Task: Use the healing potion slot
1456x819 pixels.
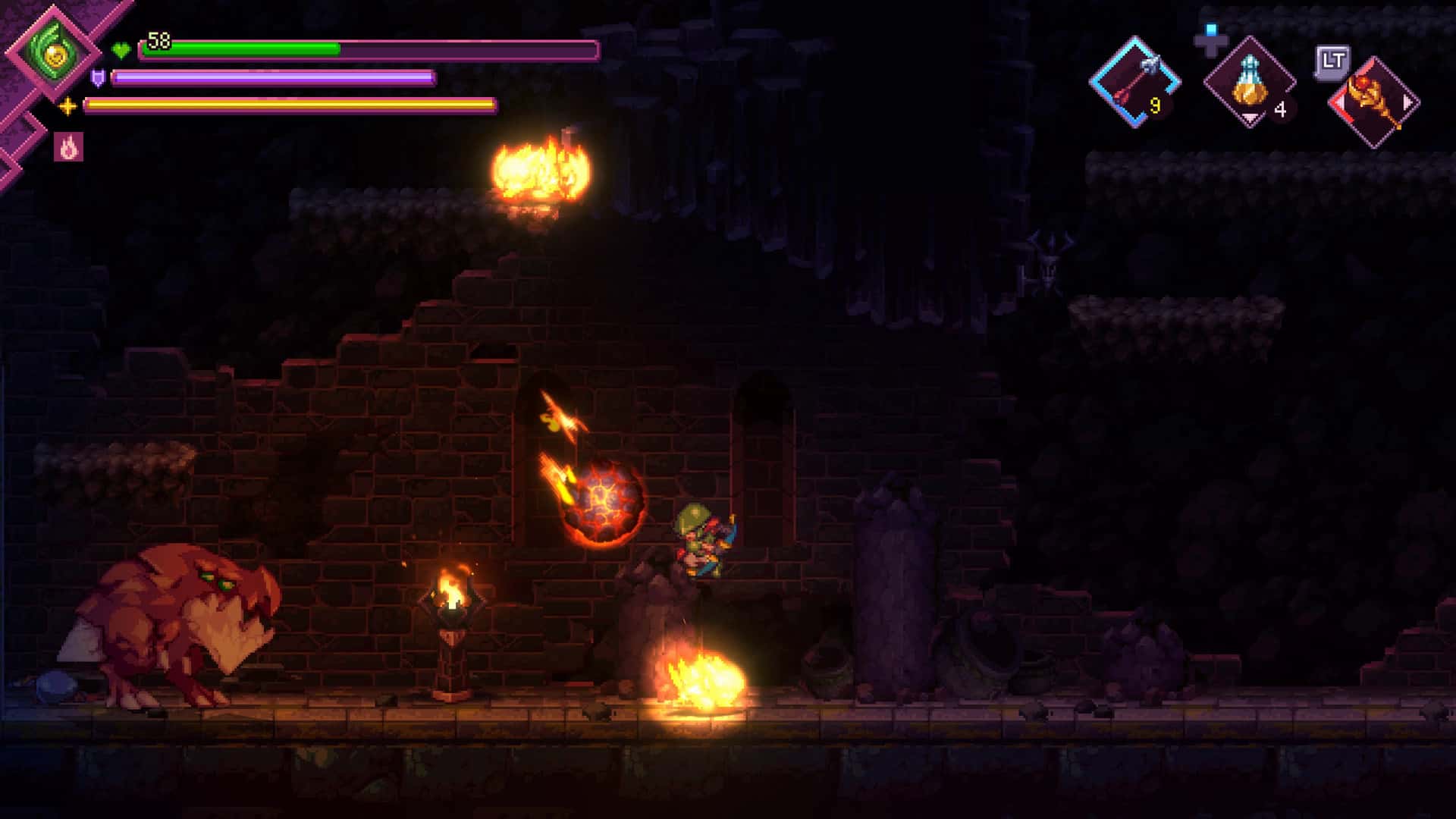Action: [1250, 83]
